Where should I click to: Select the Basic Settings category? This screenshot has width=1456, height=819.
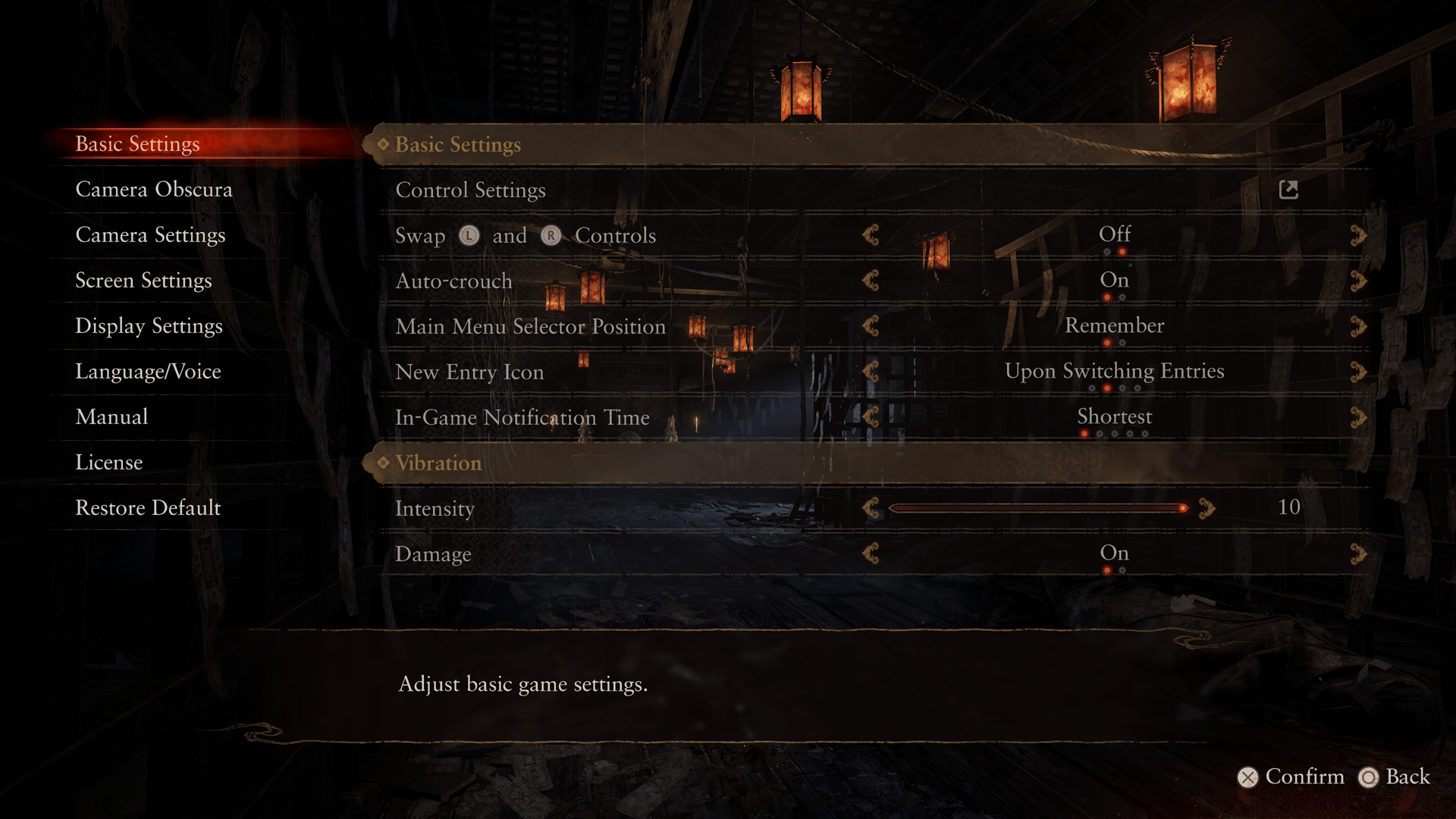(137, 144)
